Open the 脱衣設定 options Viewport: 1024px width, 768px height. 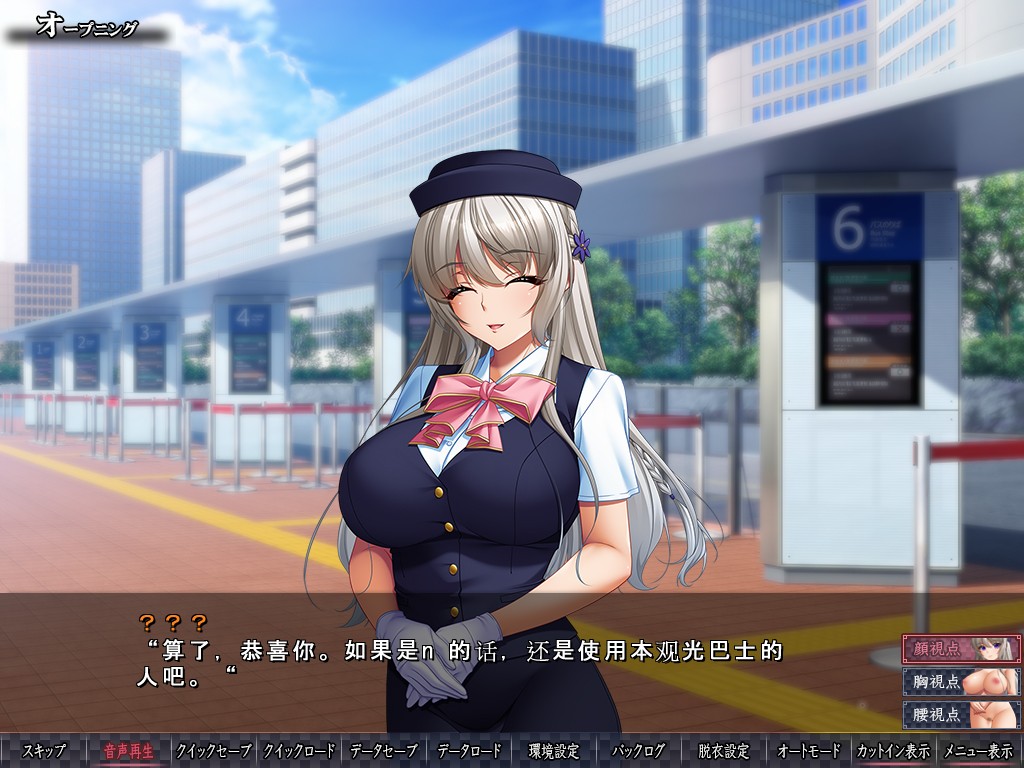(723, 751)
